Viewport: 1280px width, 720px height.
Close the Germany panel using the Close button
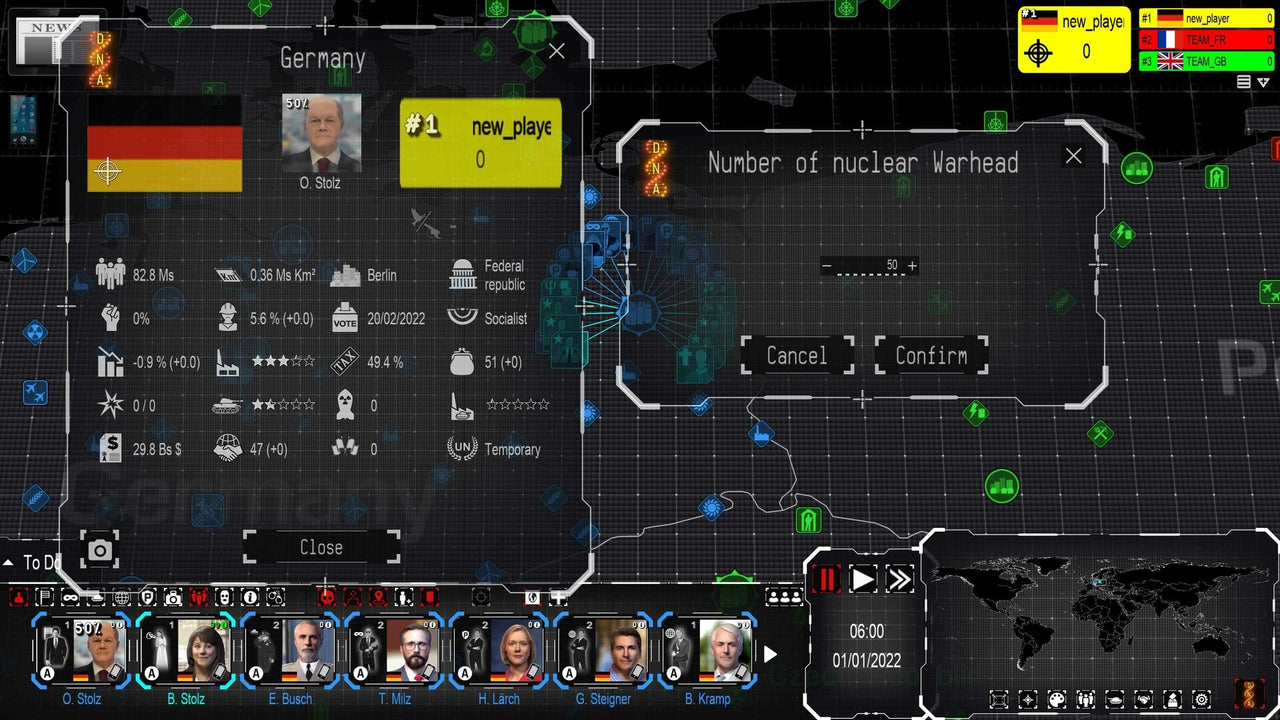coord(320,547)
